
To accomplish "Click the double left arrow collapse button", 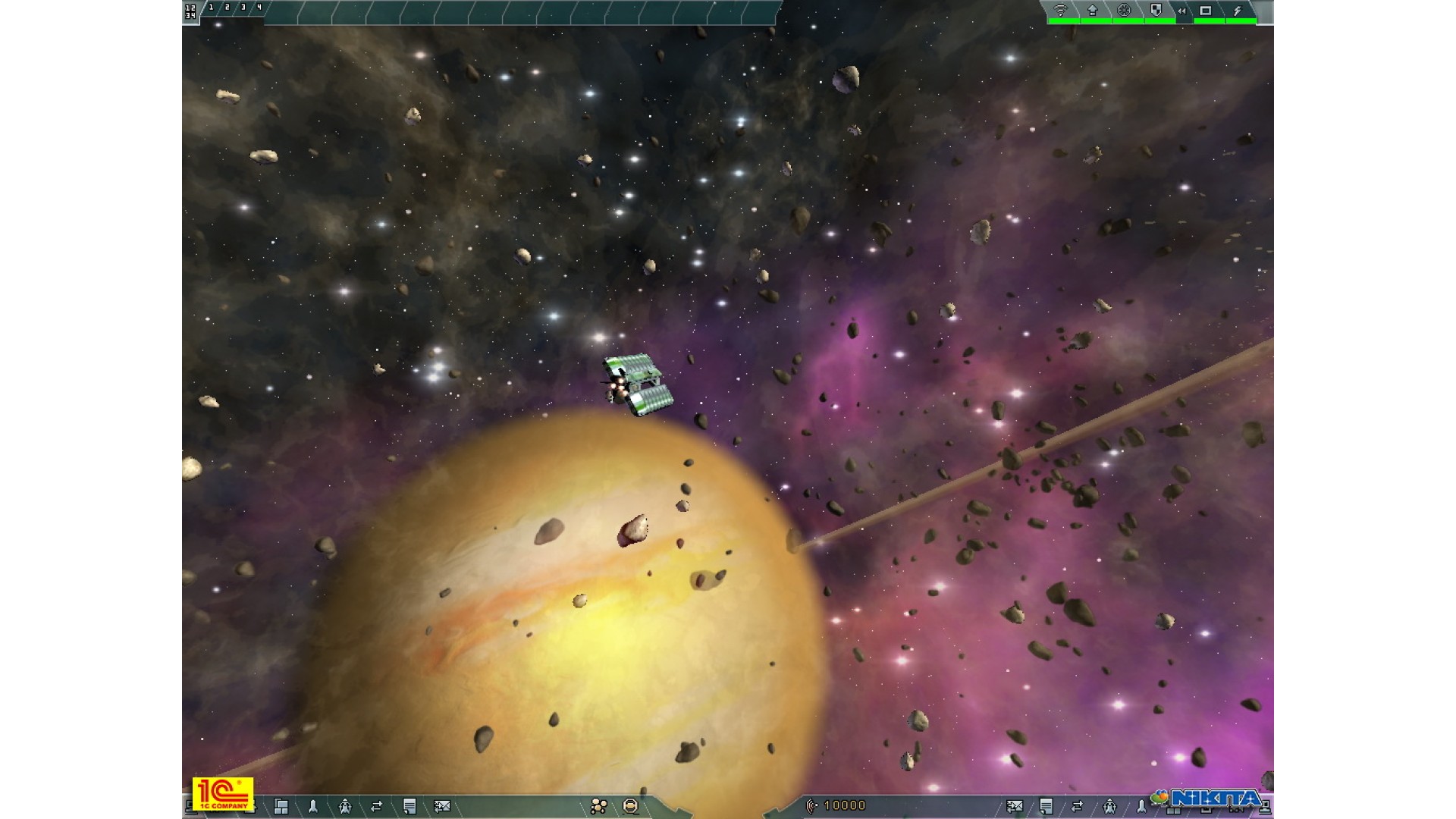I will (1181, 11).
